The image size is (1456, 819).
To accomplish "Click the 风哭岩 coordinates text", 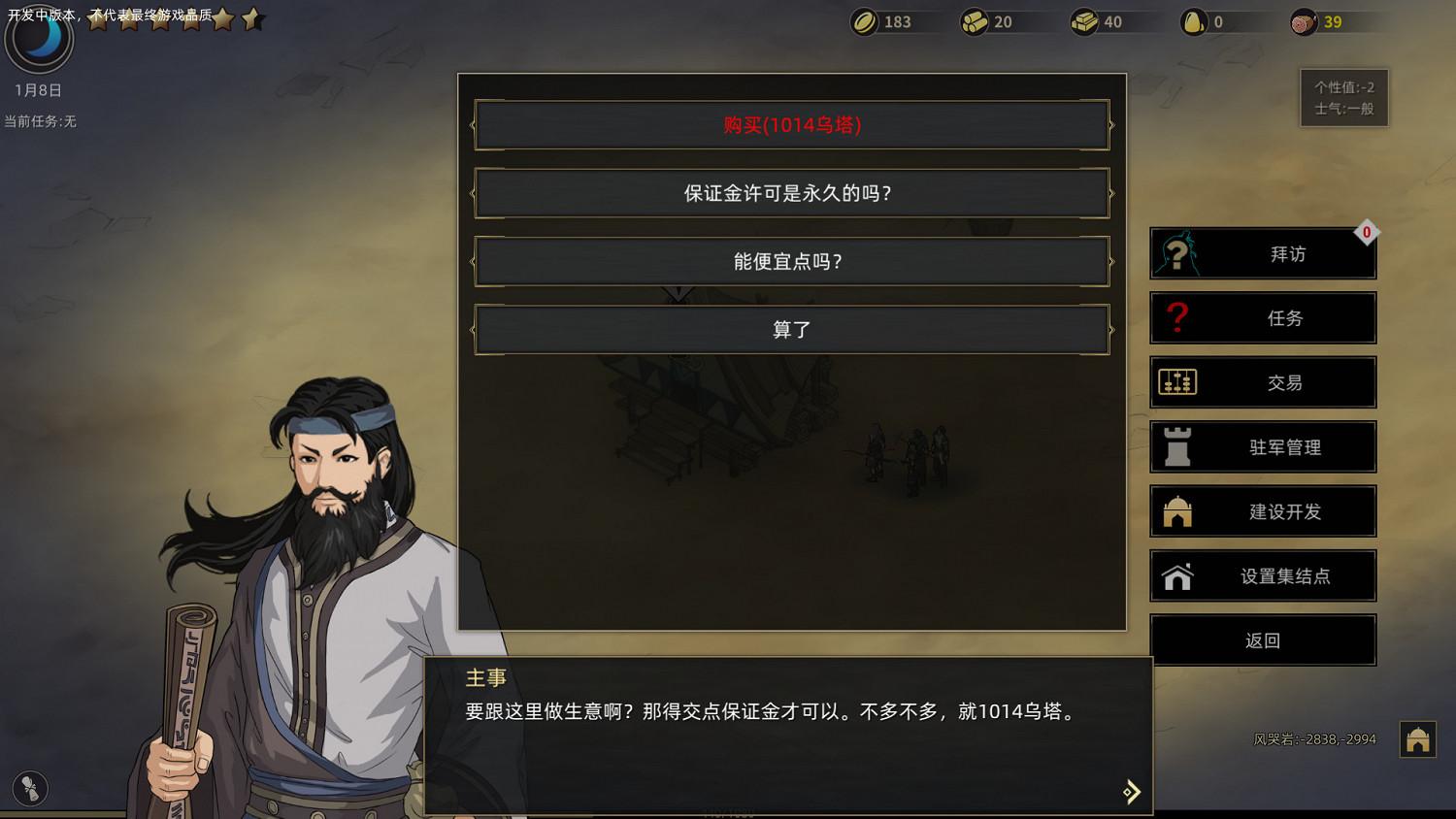I will [x=1313, y=738].
